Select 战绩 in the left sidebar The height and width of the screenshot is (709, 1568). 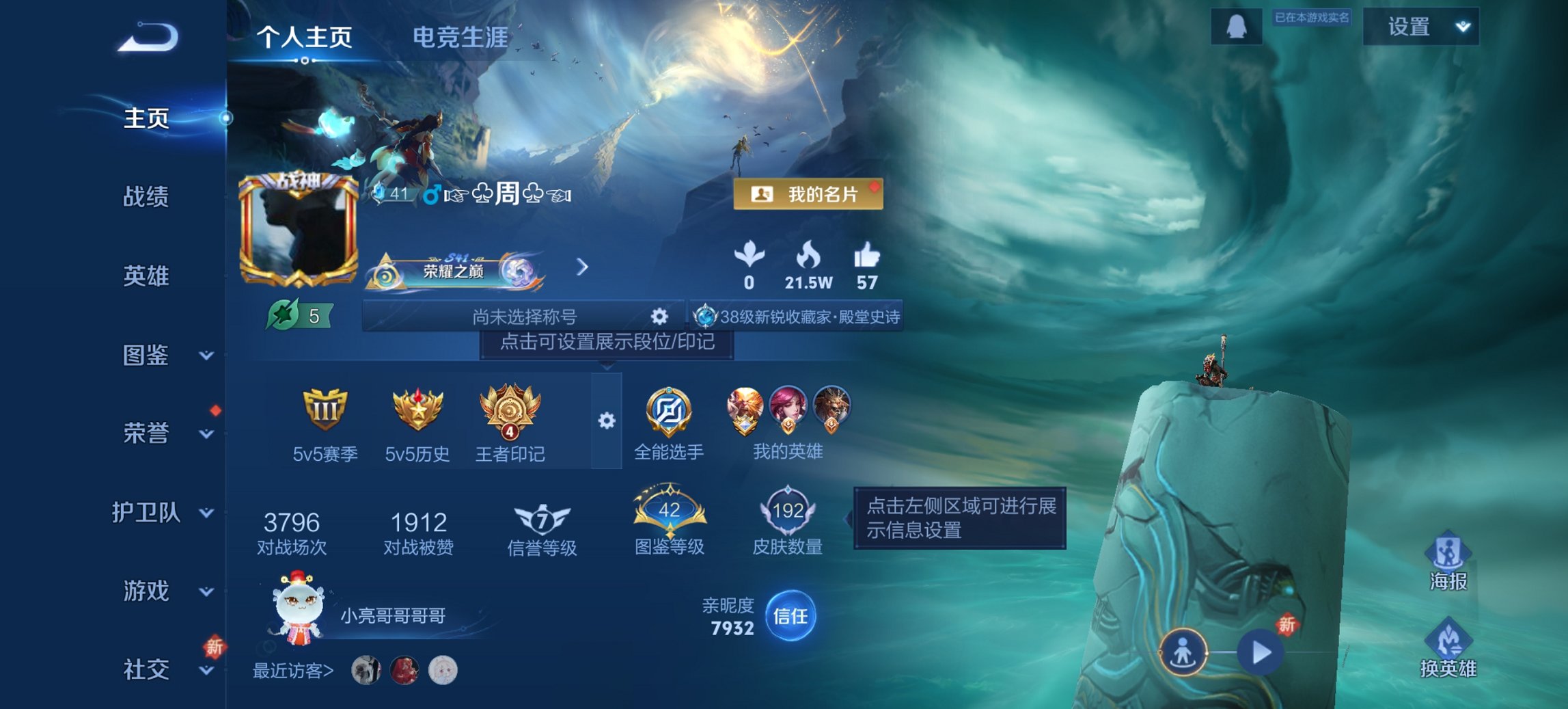pos(148,197)
